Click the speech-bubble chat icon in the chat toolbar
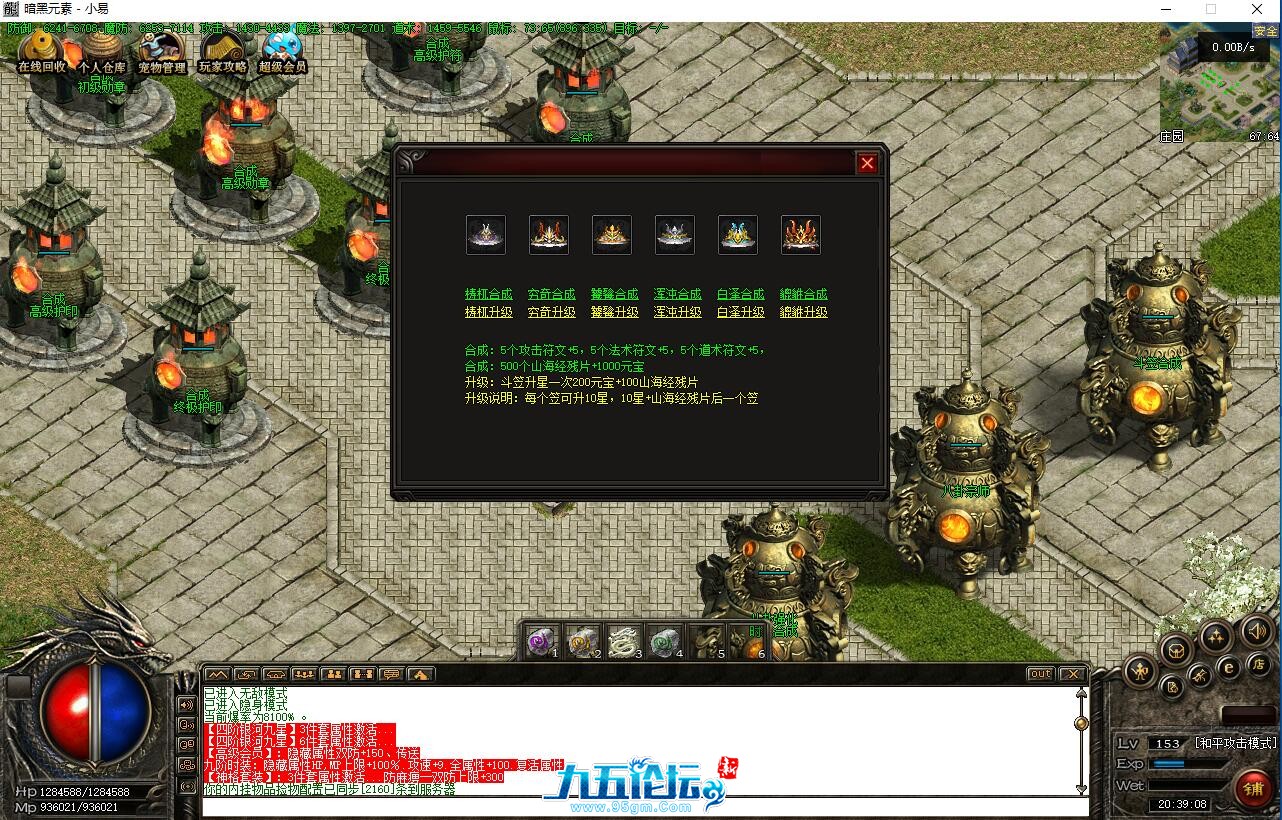The width and height of the screenshot is (1282, 820). 394,674
